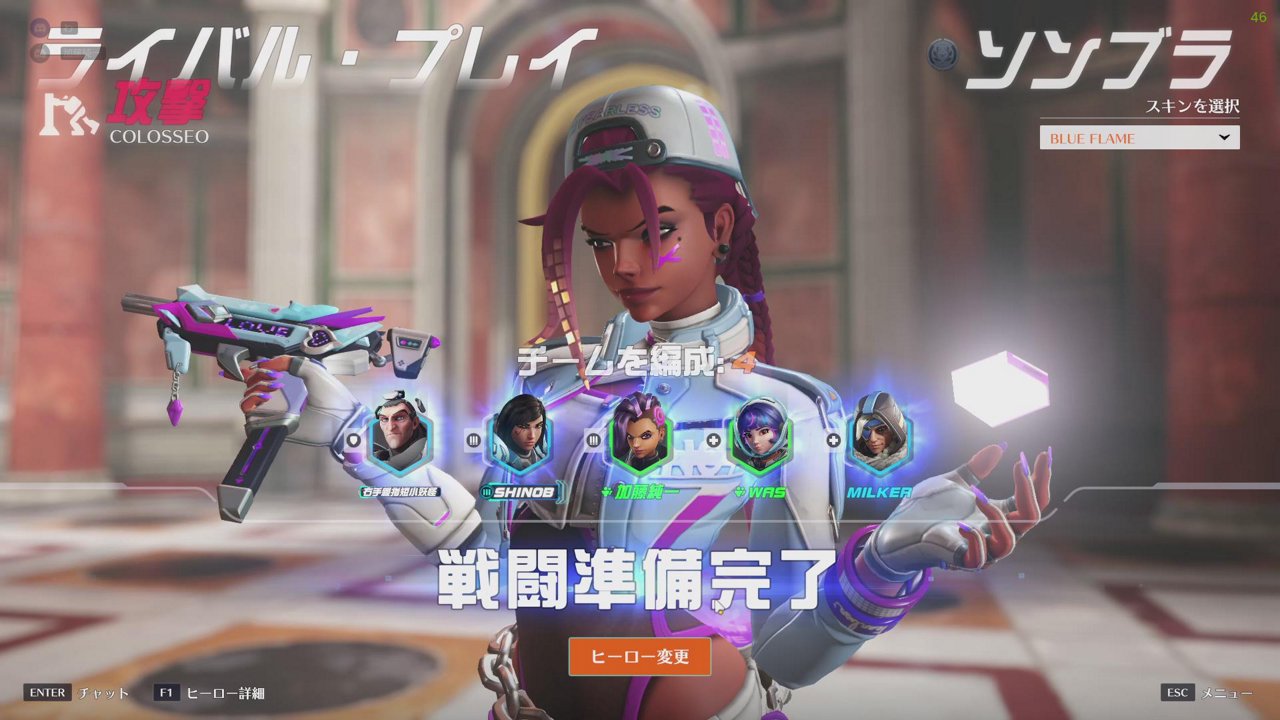Click the ping counter showing 46

pos(1256,14)
